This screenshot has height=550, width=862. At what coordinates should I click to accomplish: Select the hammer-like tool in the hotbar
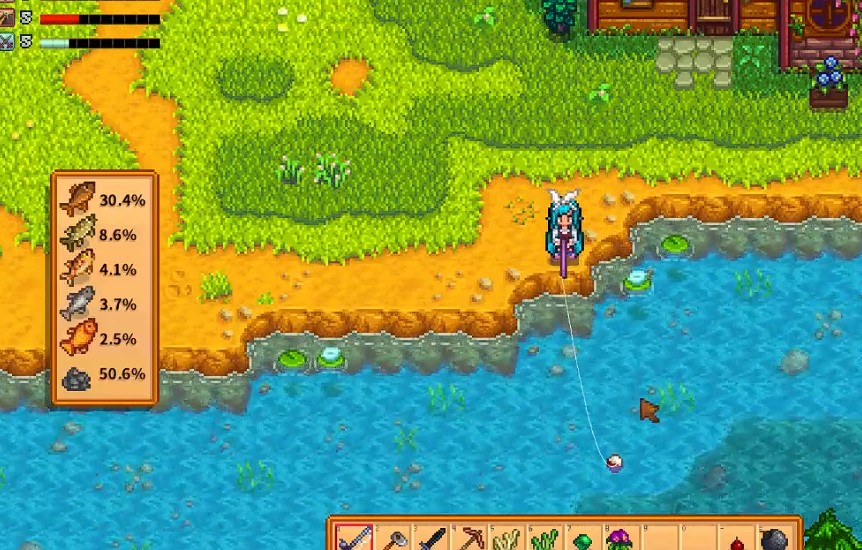click(x=392, y=540)
